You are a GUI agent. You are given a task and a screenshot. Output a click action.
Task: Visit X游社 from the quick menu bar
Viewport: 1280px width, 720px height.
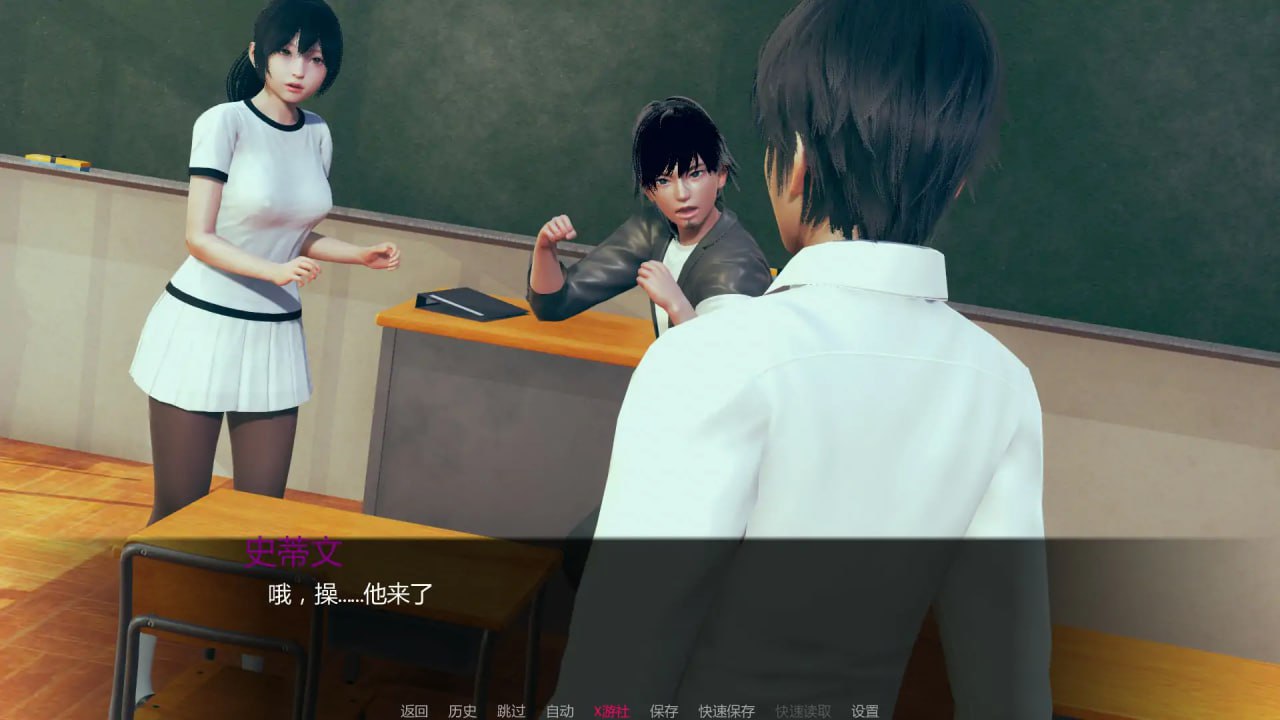(x=611, y=710)
